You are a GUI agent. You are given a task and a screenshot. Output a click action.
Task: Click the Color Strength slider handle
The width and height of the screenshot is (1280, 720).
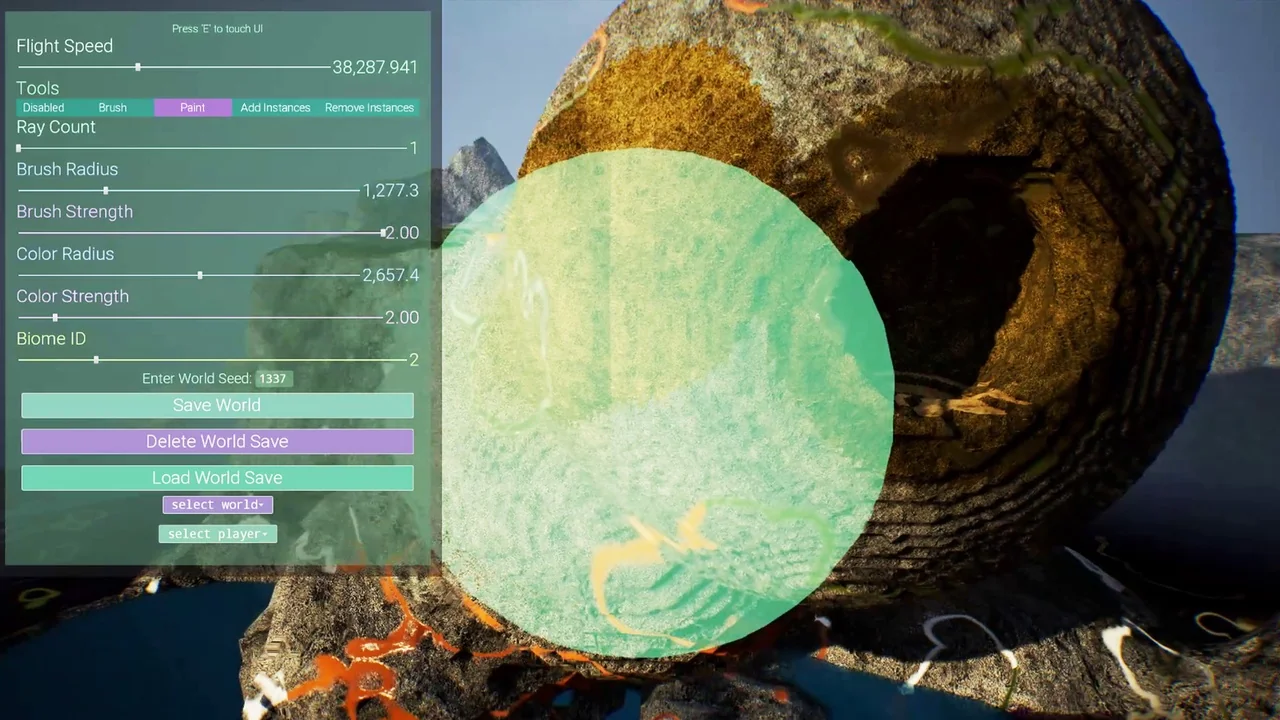tap(55, 317)
